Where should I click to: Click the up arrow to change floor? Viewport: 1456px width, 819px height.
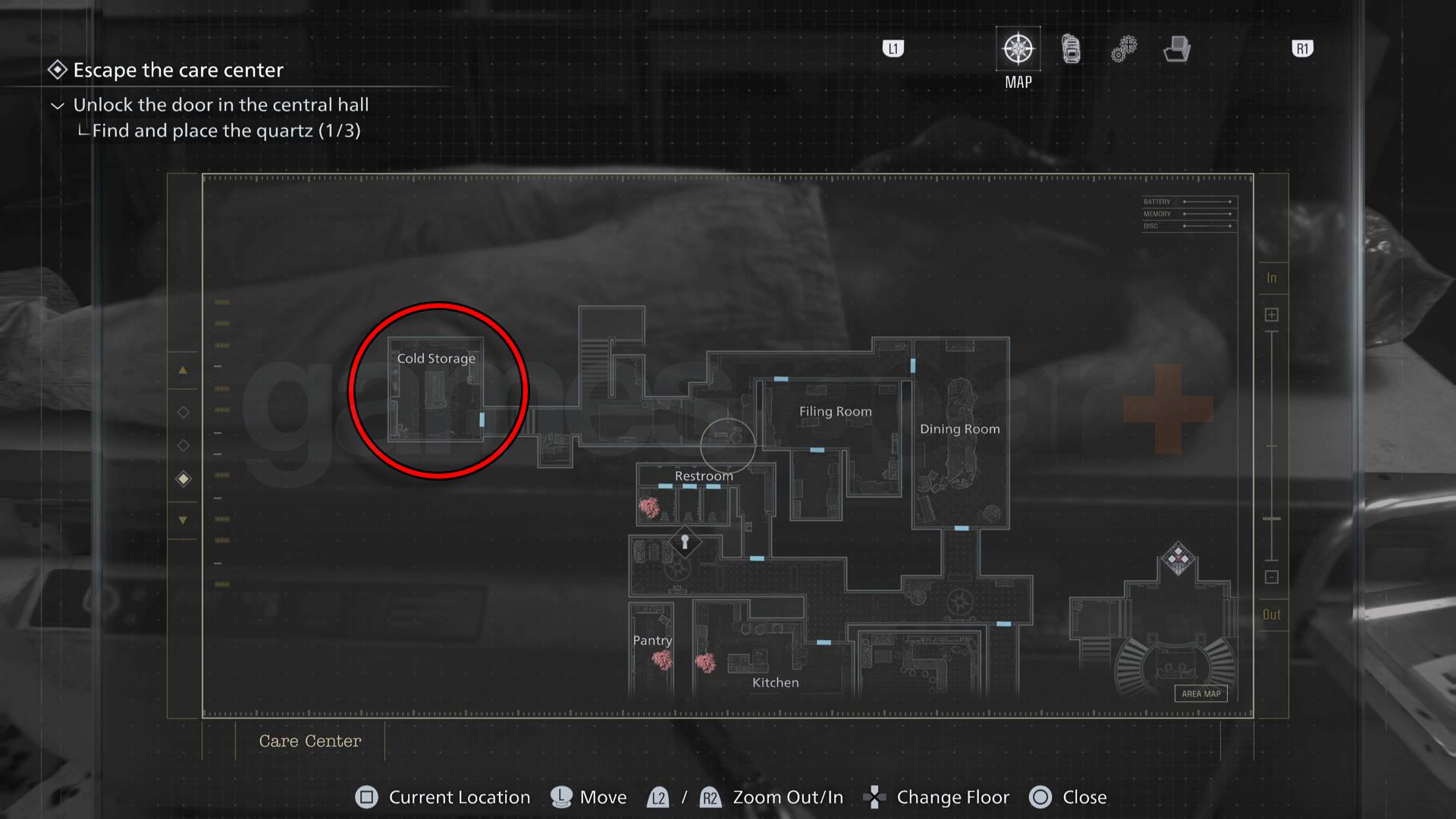pos(183,370)
